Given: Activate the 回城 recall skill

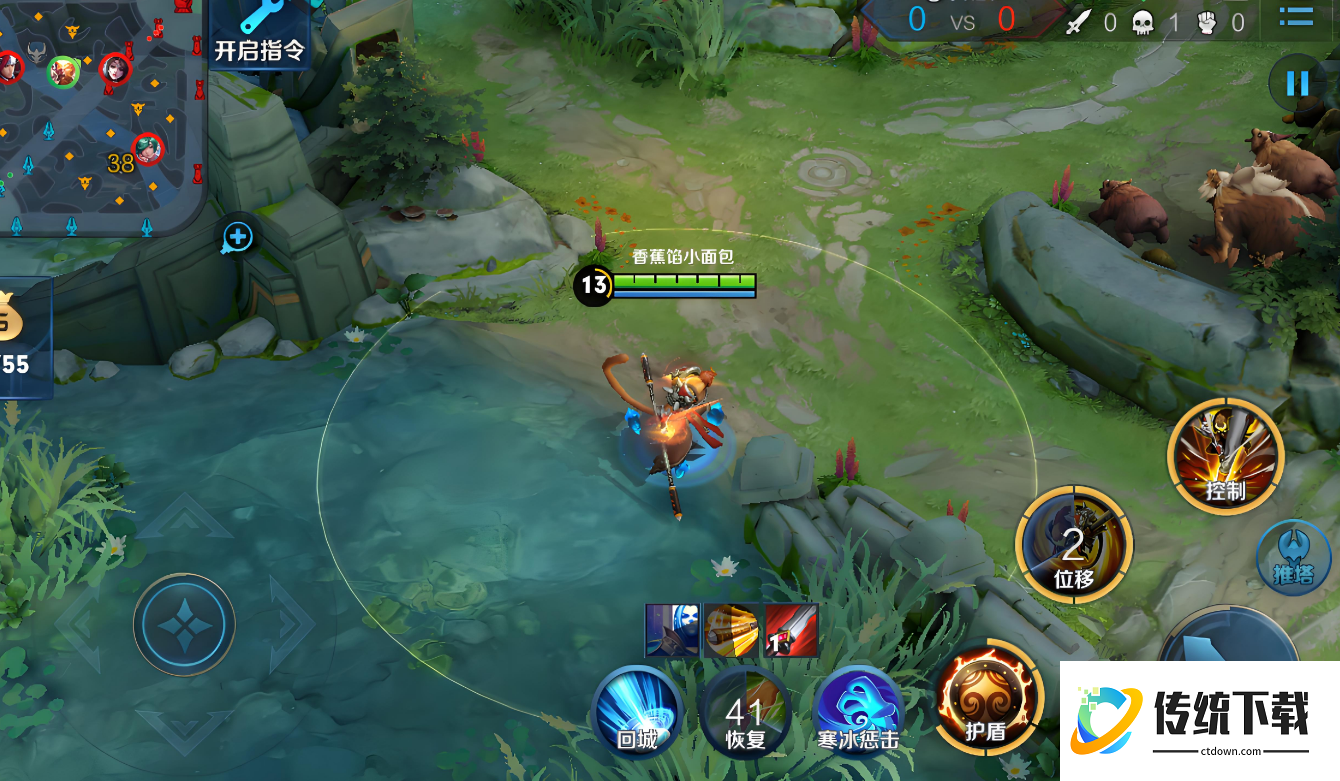Looking at the screenshot, I should click(637, 712).
